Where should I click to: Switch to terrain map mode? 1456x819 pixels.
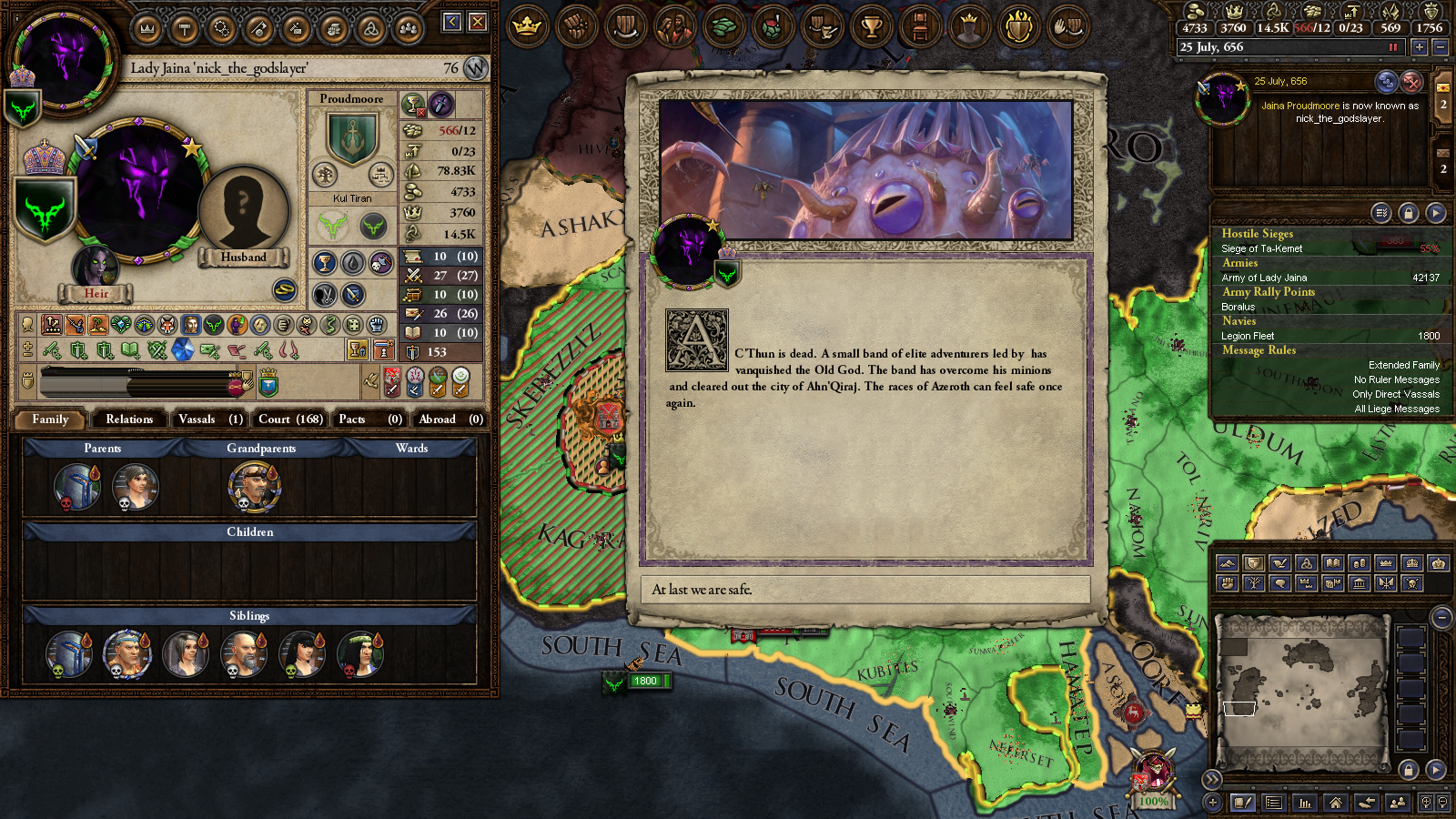[1228, 562]
